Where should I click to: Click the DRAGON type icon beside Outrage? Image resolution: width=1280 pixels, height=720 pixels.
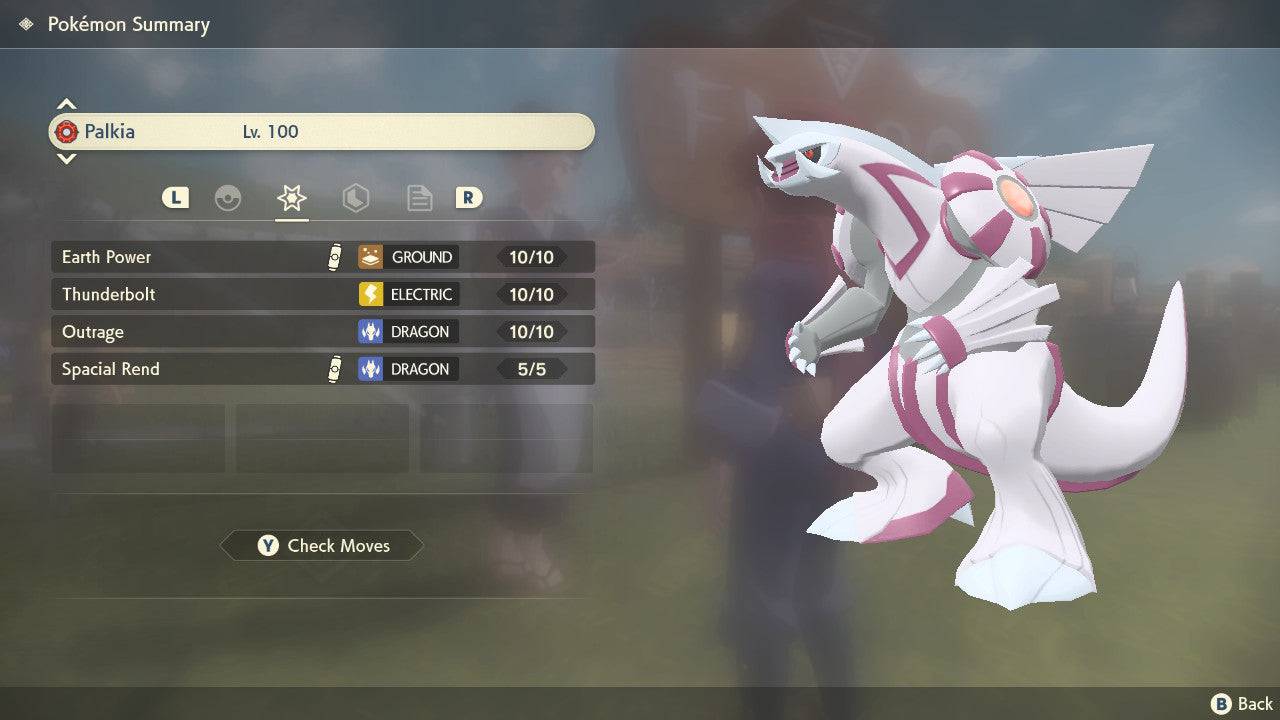[x=371, y=331]
